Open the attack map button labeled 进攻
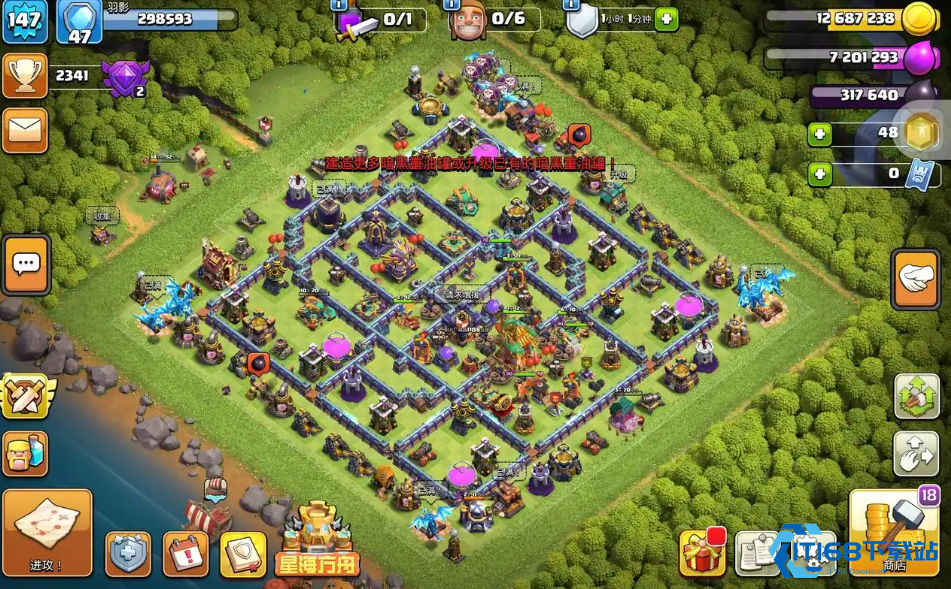Viewport: 951px width, 589px height. [47, 532]
